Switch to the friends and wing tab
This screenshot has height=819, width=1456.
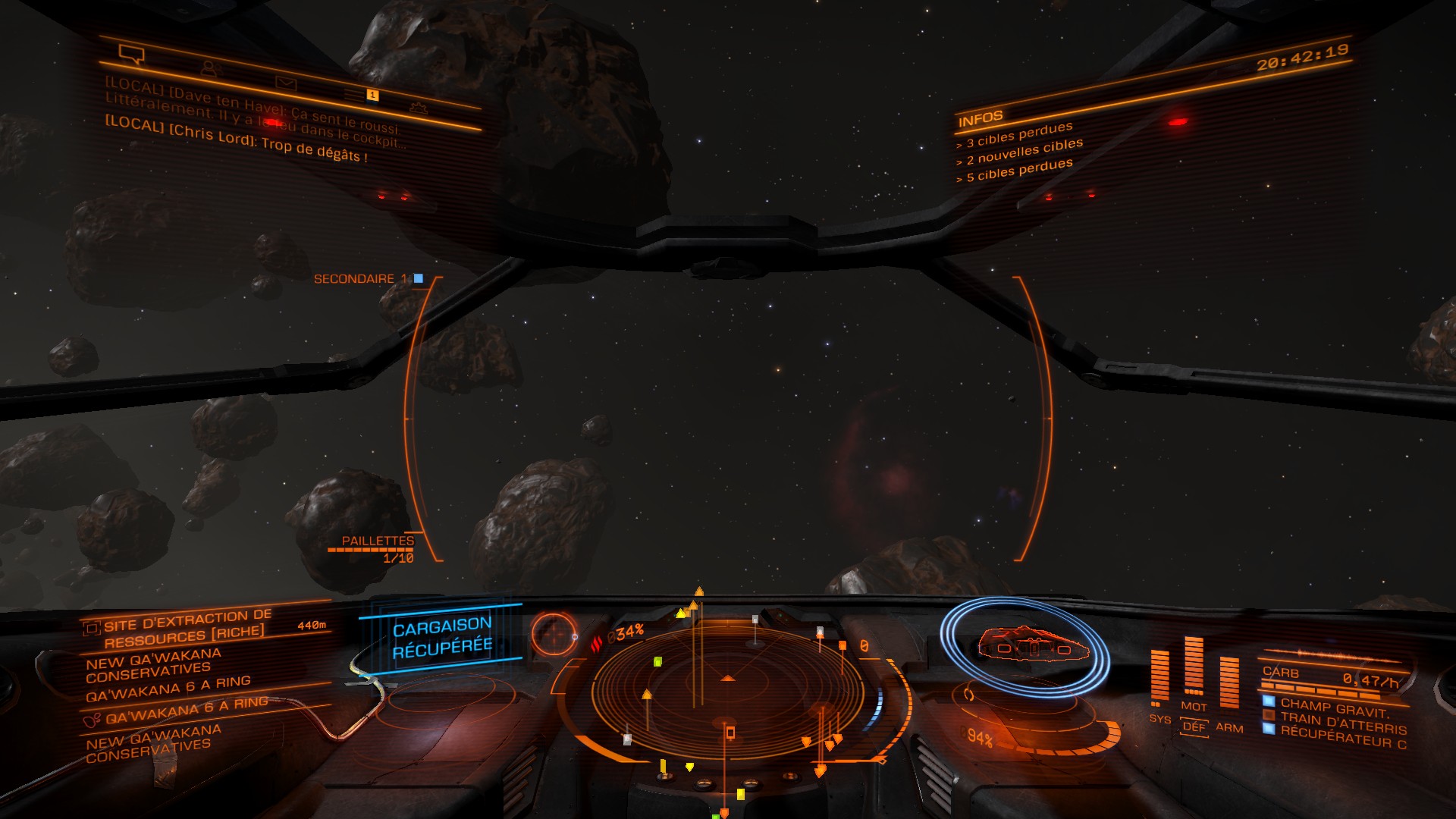click(x=210, y=68)
